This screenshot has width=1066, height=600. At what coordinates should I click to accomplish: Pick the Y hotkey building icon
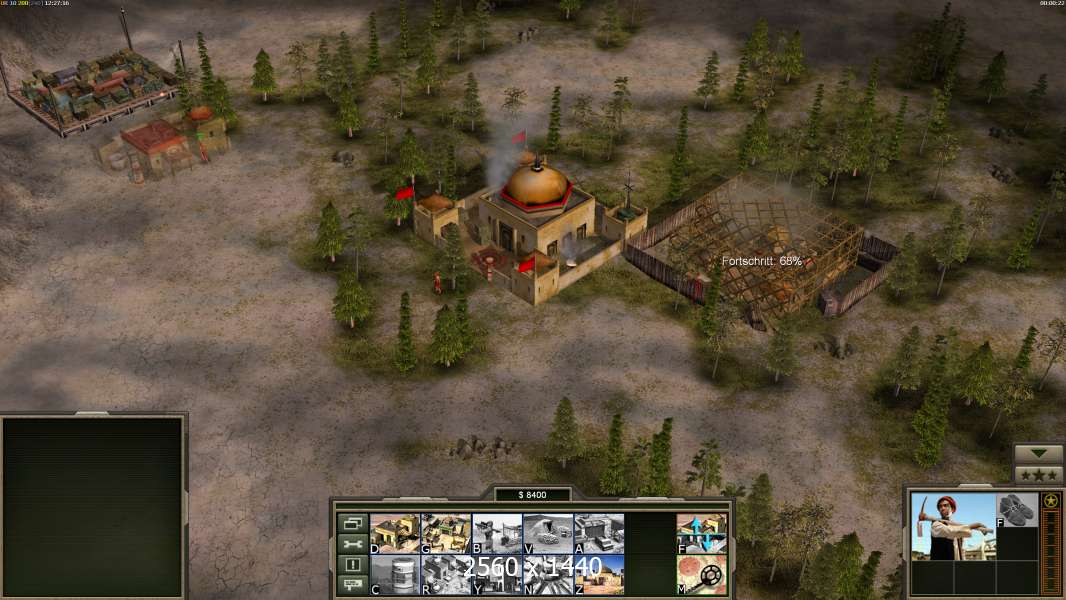(x=496, y=574)
